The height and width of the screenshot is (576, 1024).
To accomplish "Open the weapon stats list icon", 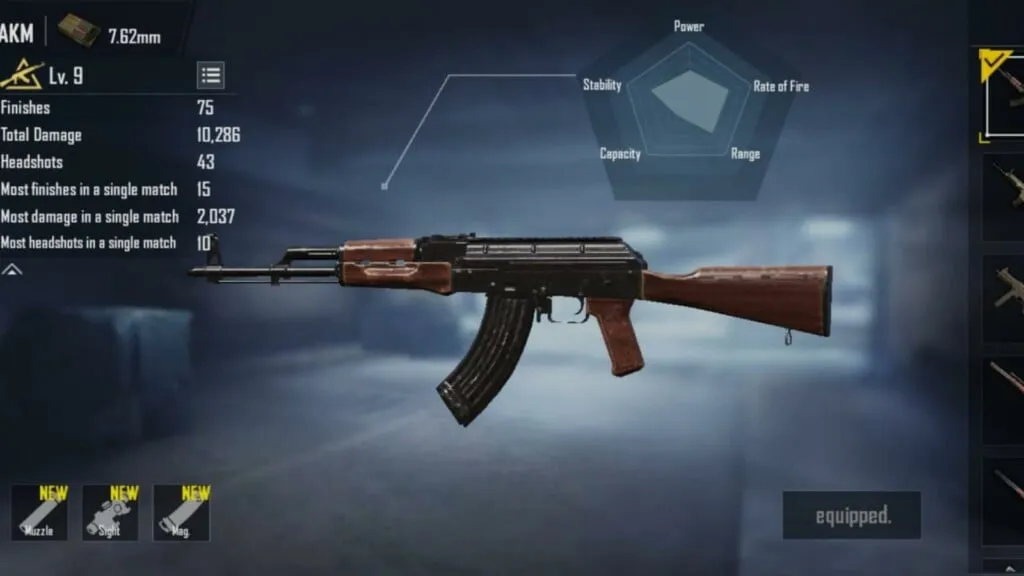I will [x=210, y=75].
